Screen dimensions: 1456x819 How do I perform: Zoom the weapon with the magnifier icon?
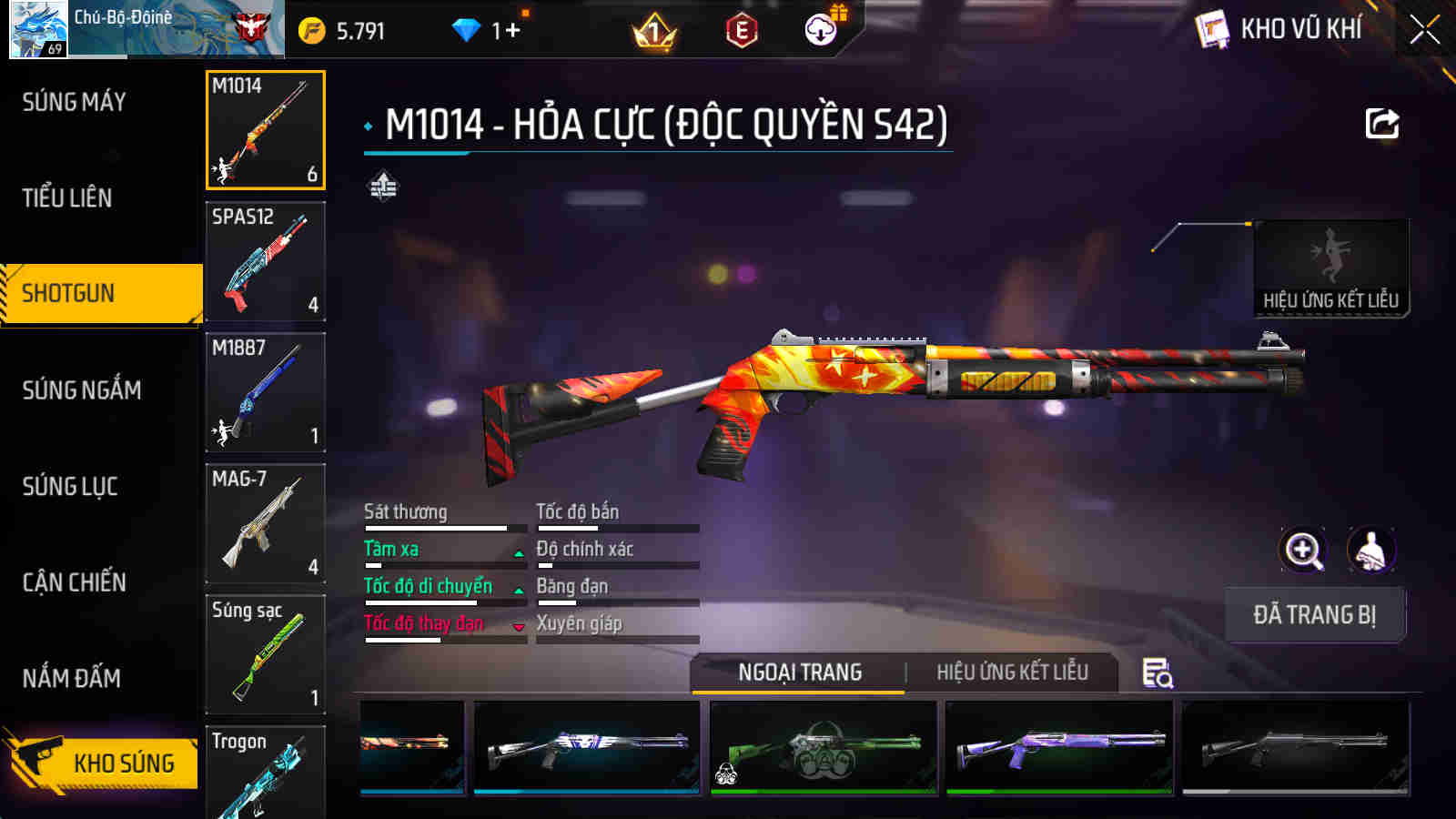[x=1300, y=550]
